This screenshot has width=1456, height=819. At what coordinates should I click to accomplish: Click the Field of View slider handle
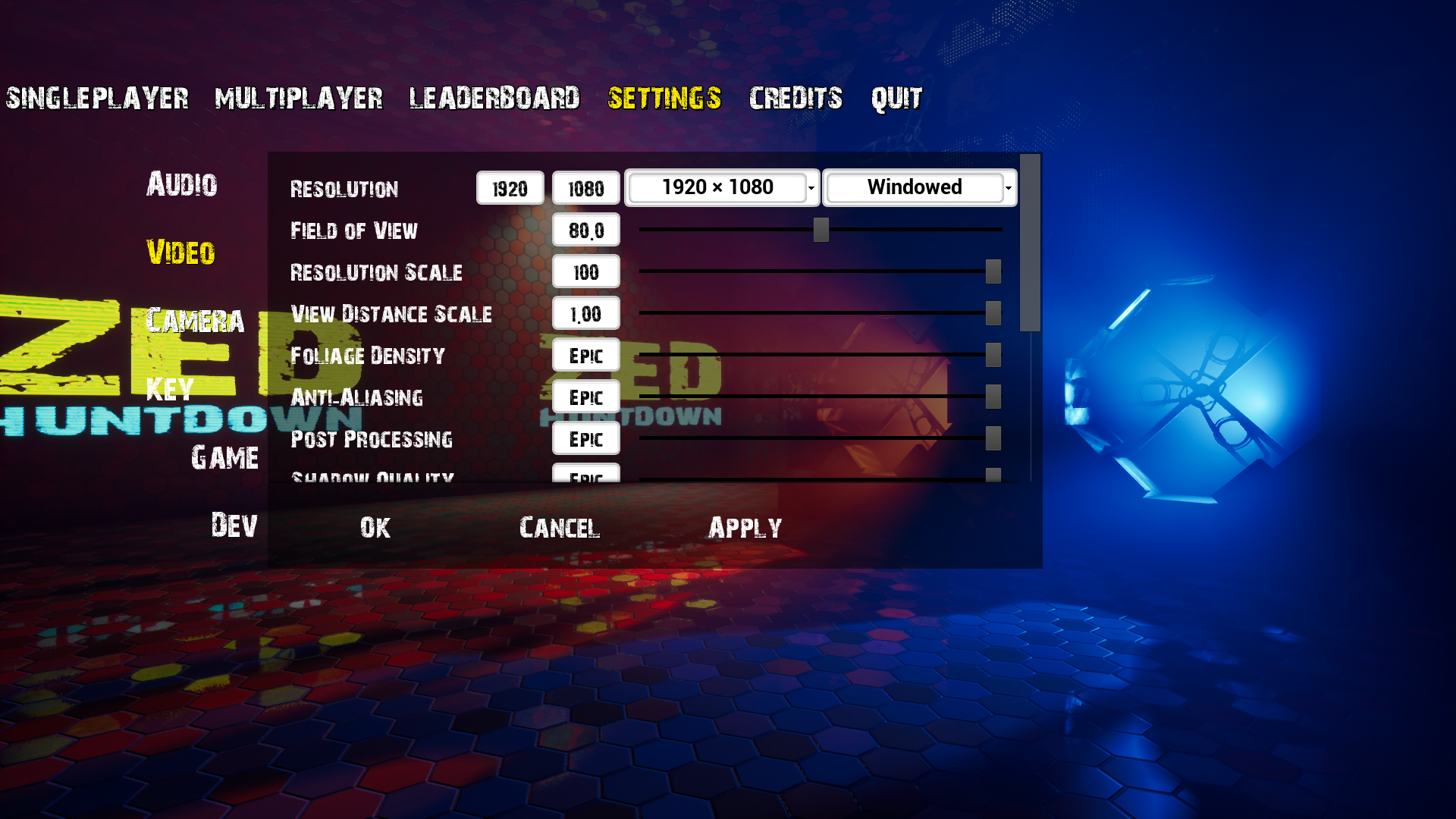[821, 230]
